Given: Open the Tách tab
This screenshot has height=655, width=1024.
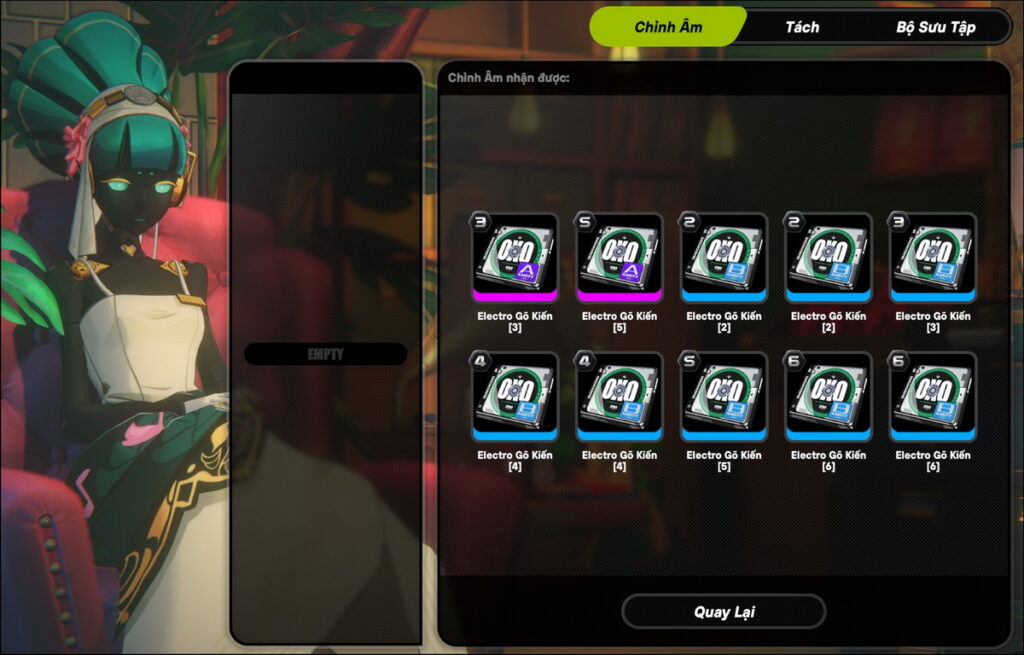Looking at the screenshot, I should coord(802,27).
